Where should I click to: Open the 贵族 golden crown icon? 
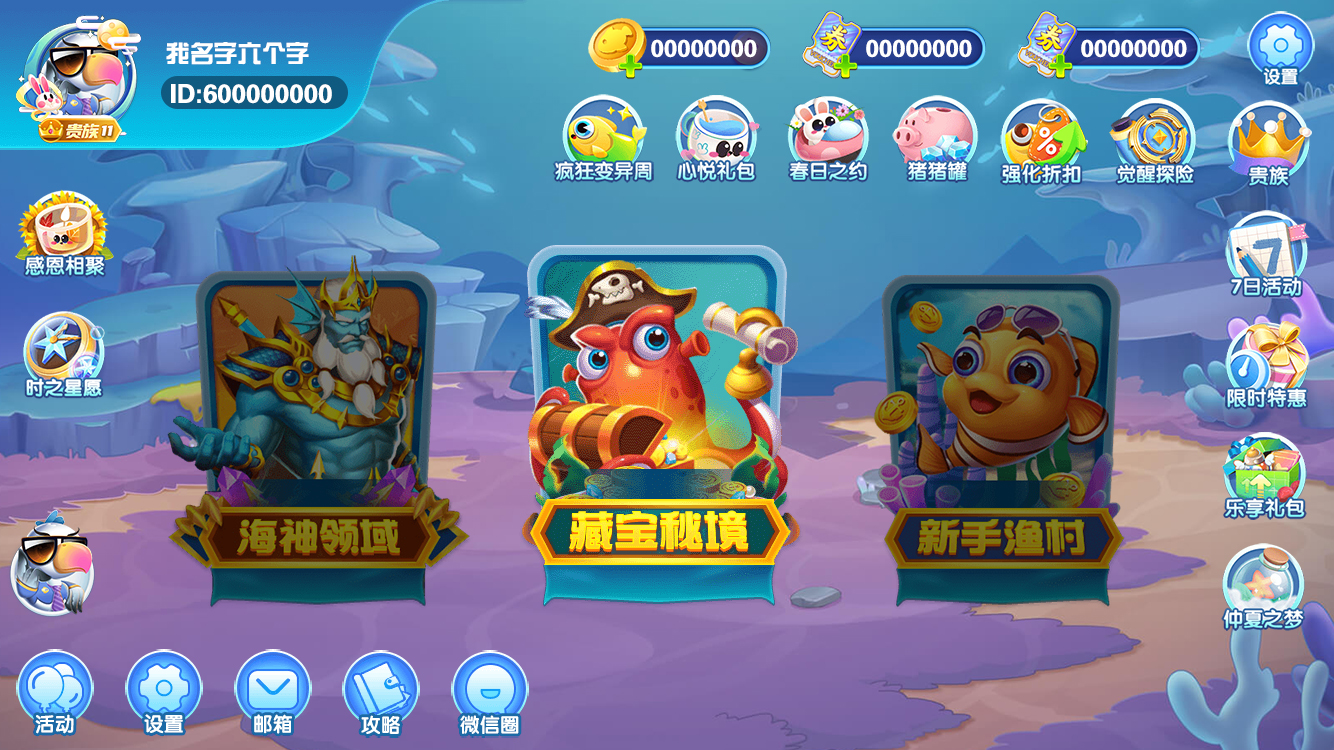pos(1268,145)
